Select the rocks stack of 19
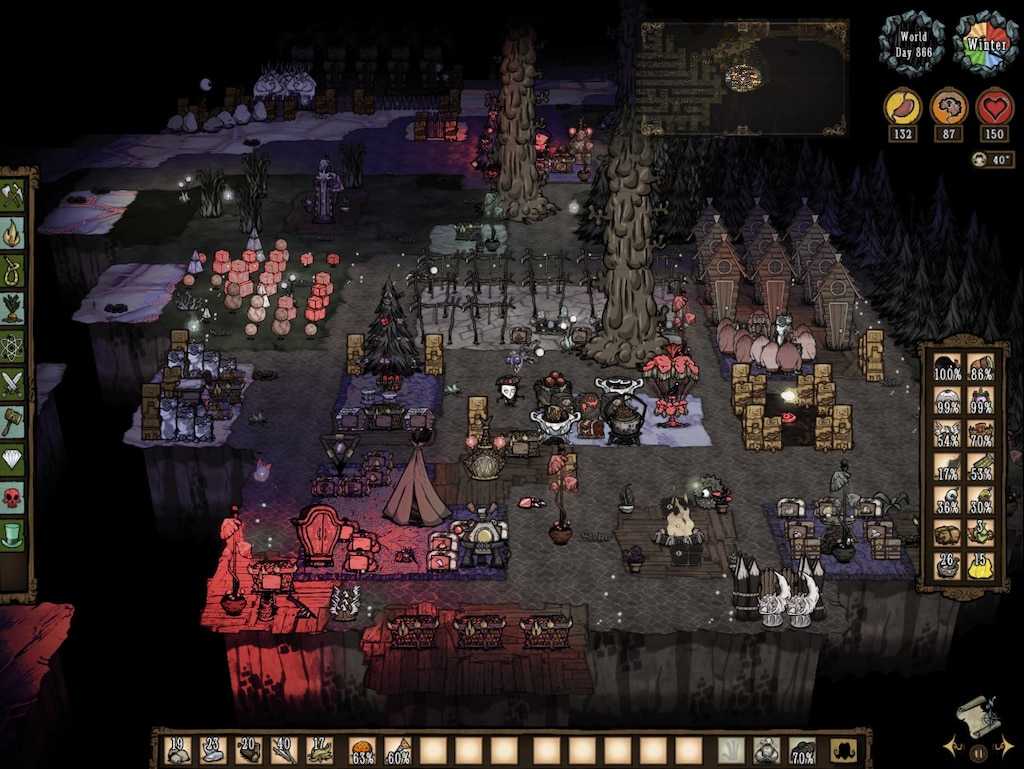 [x=178, y=750]
